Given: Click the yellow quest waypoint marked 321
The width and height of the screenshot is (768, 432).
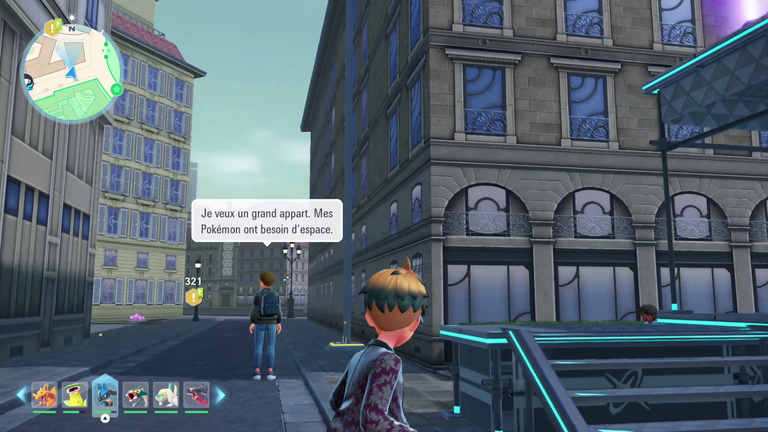Looking at the screenshot, I should (x=193, y=296).
